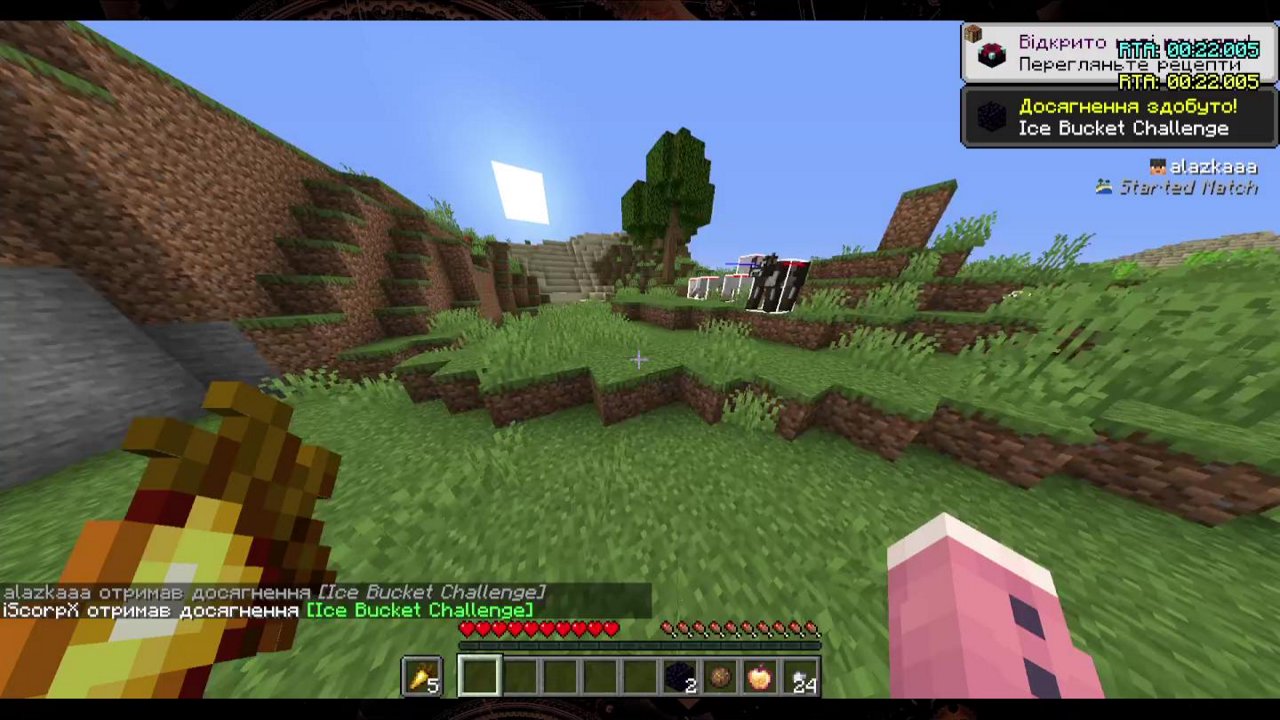Open the green [Ice Bucket Challenge] chat link
This screenshot has height=720, width=1280.
coord(422,610)
